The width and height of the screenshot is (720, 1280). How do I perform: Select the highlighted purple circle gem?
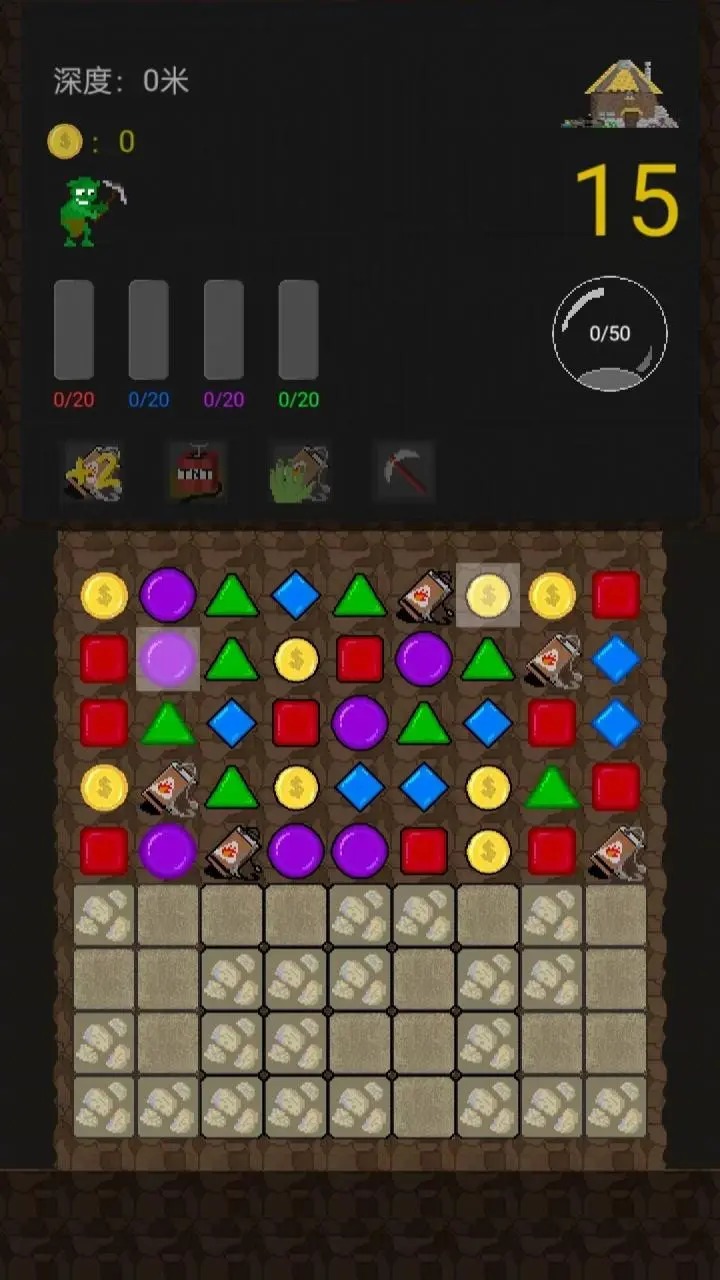click(x=167, y=659)
